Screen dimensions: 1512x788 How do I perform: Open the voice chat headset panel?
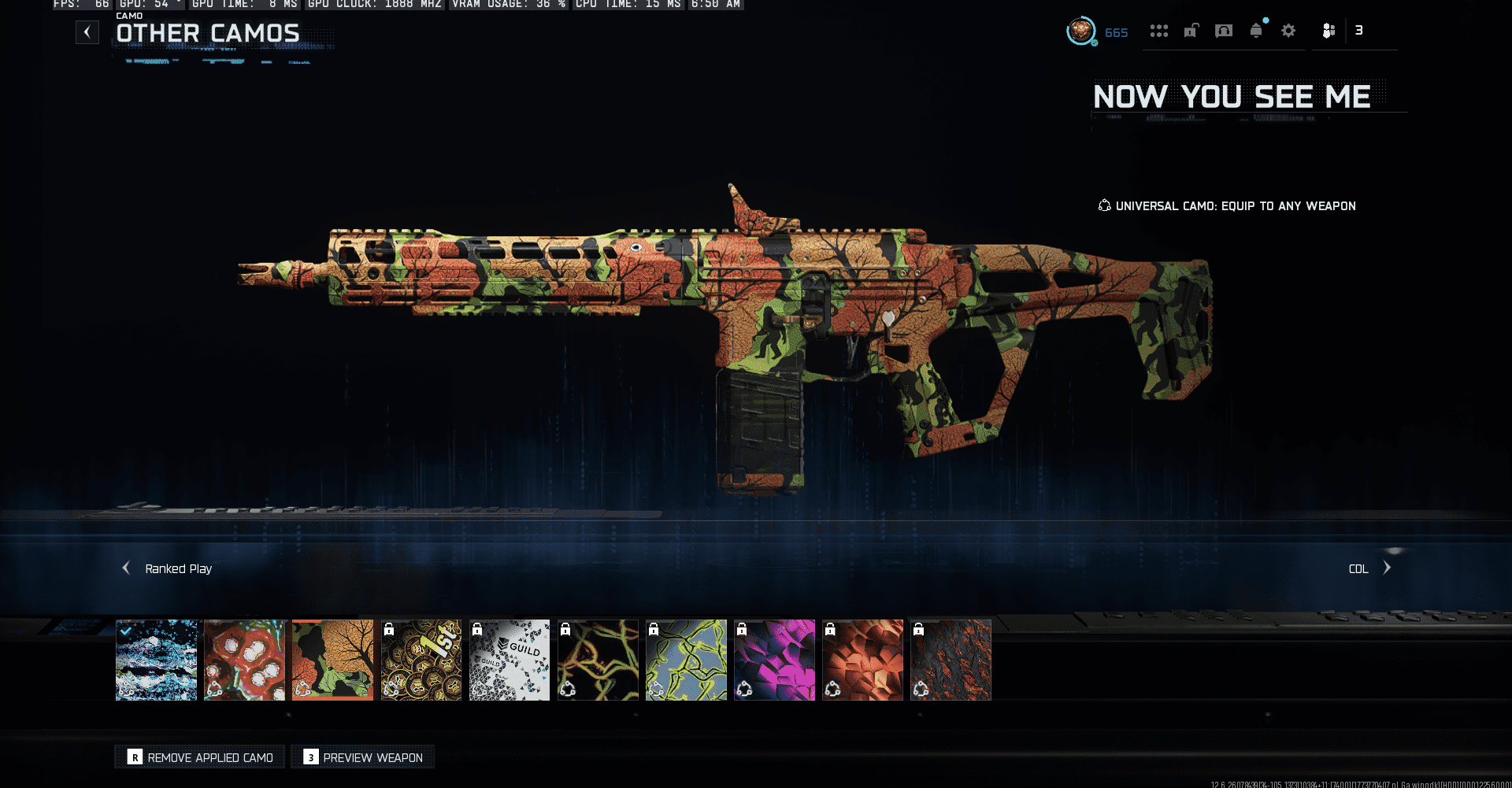pyautogui.click(x=1224, y=31)
